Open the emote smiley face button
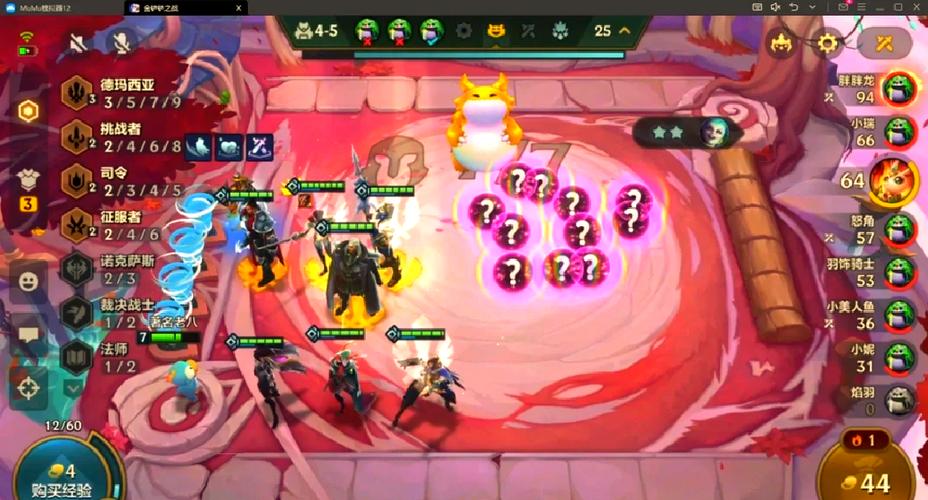Viewport: 928px width, 500px height. coord(28,281)
